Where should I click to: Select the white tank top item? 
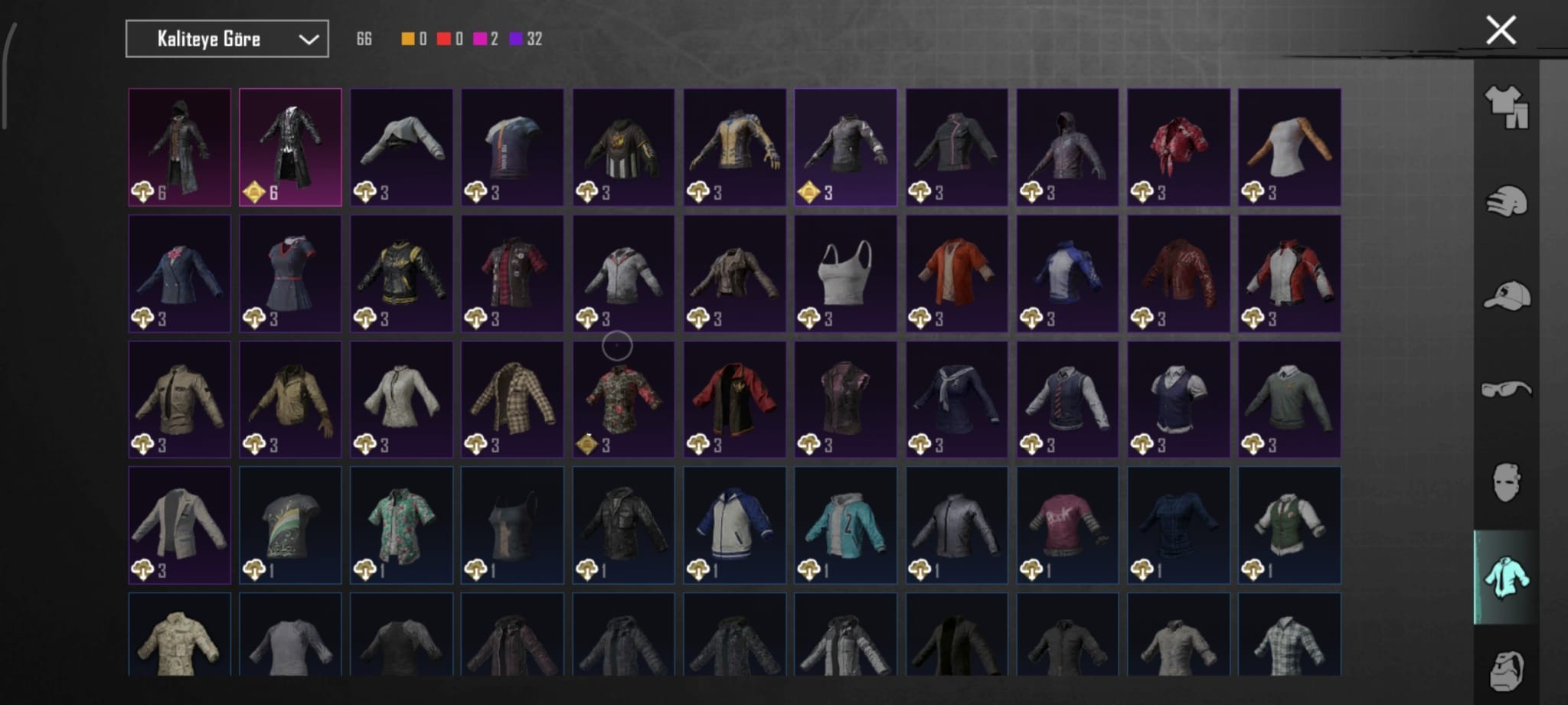(x=845, y=273)
